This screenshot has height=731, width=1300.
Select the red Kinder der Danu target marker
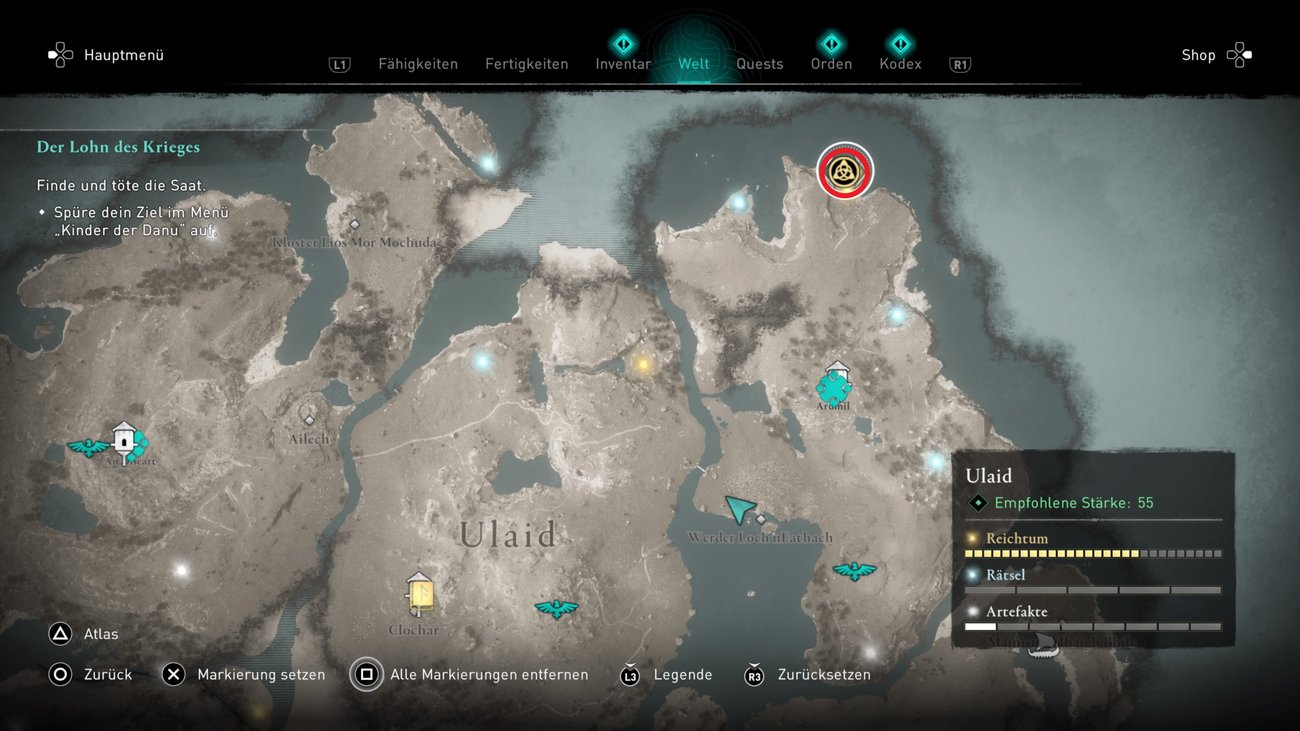tap(845, 171)
